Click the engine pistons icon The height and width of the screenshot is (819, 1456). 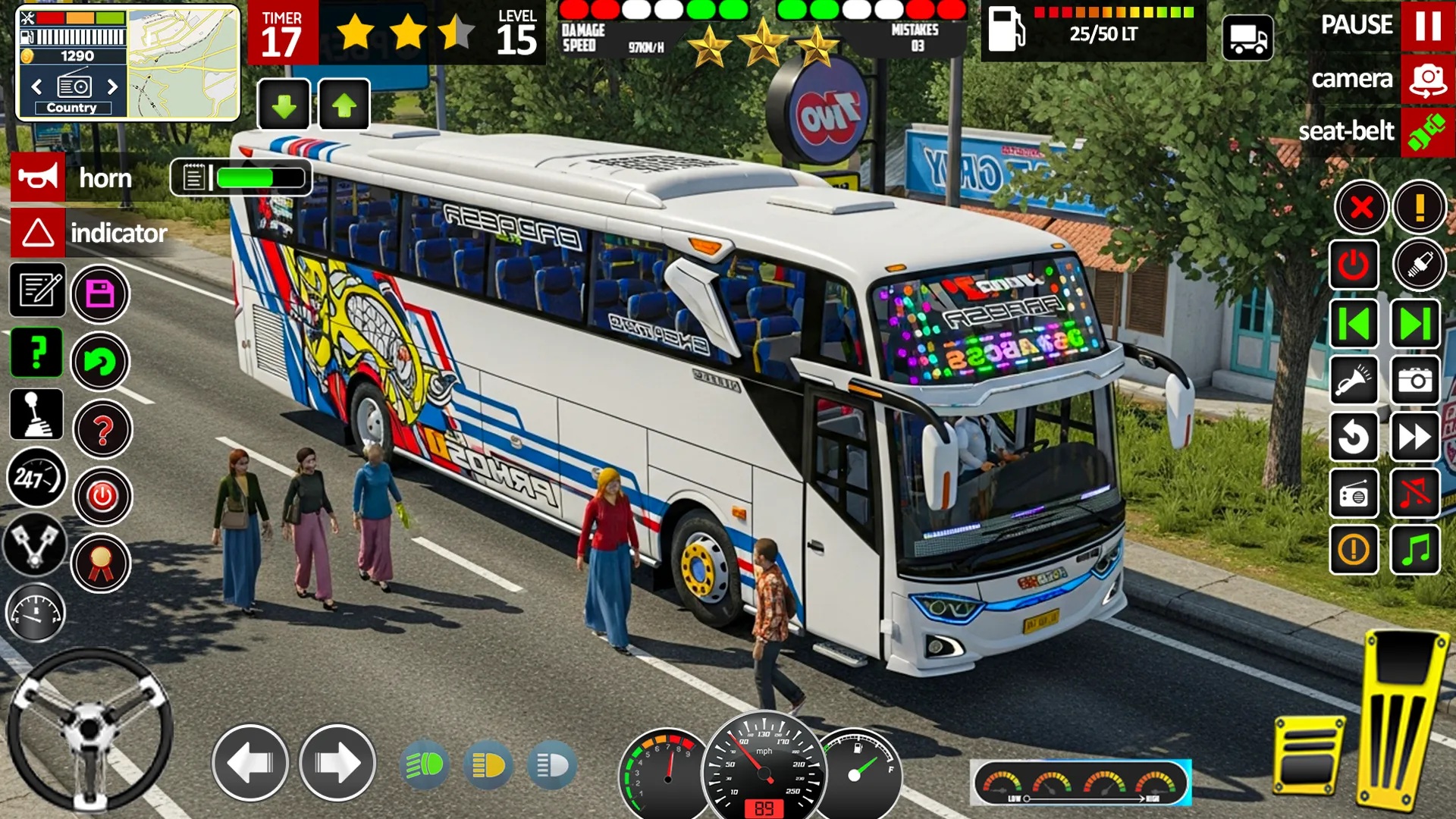[x=36, y=544]
